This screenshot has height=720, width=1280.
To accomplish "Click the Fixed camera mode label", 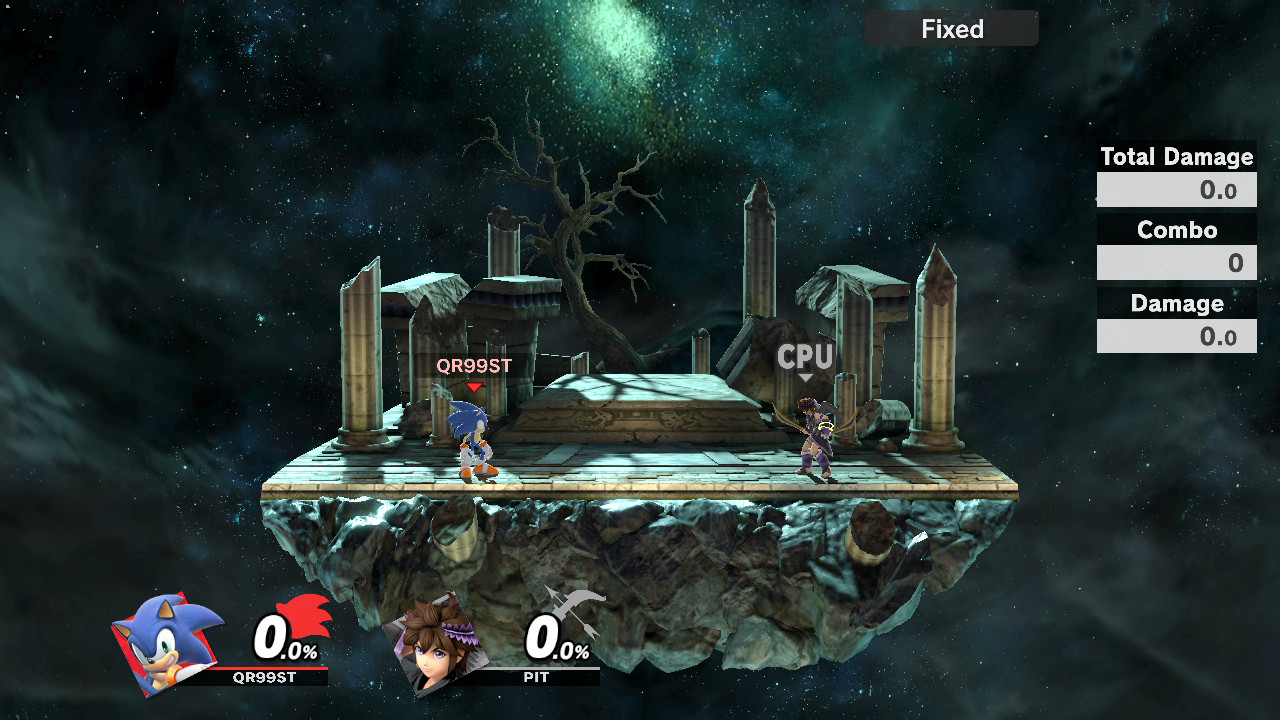I will (x=952, y=29).
